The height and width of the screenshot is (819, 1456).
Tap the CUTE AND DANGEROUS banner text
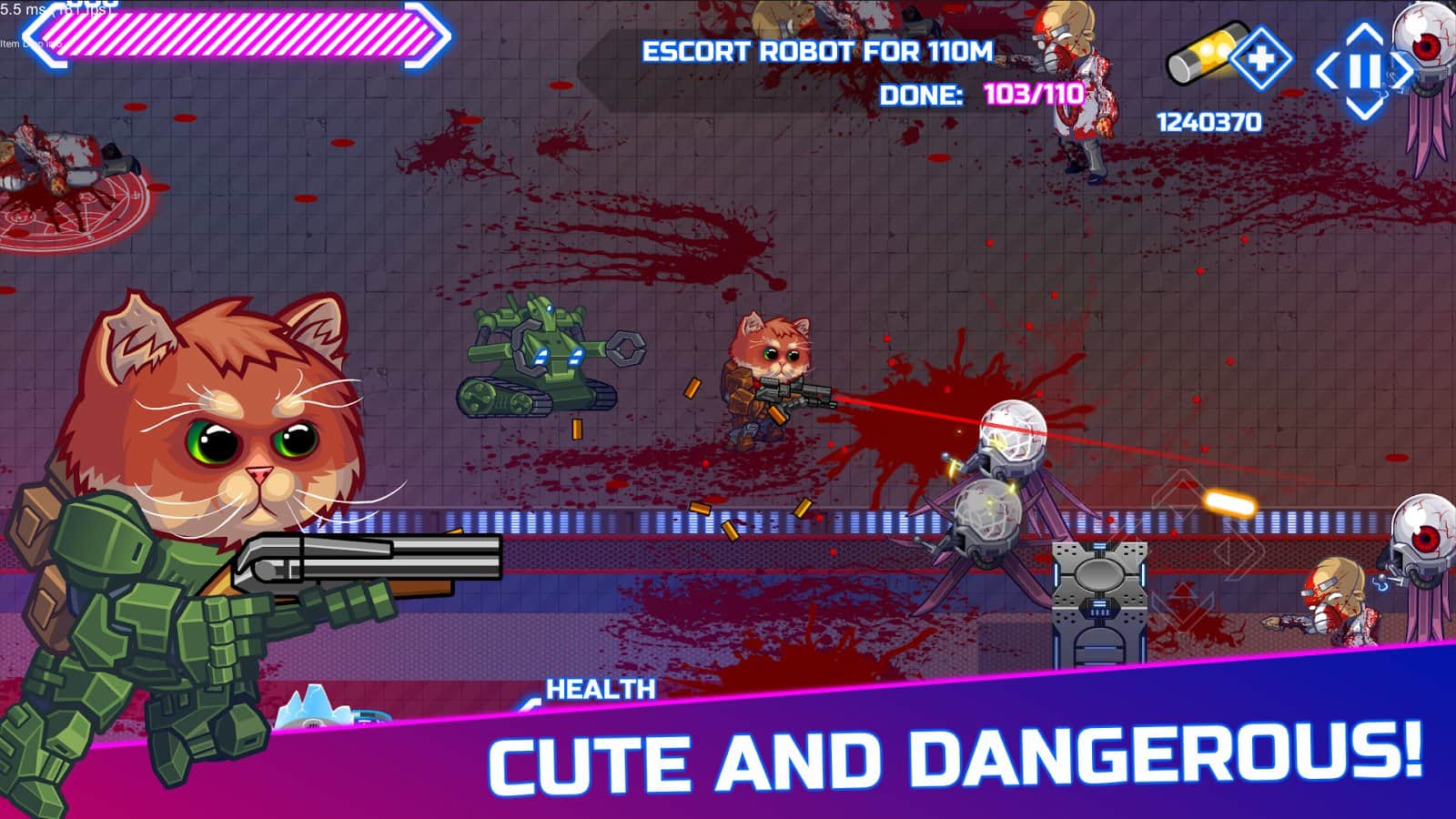point(955,755)
